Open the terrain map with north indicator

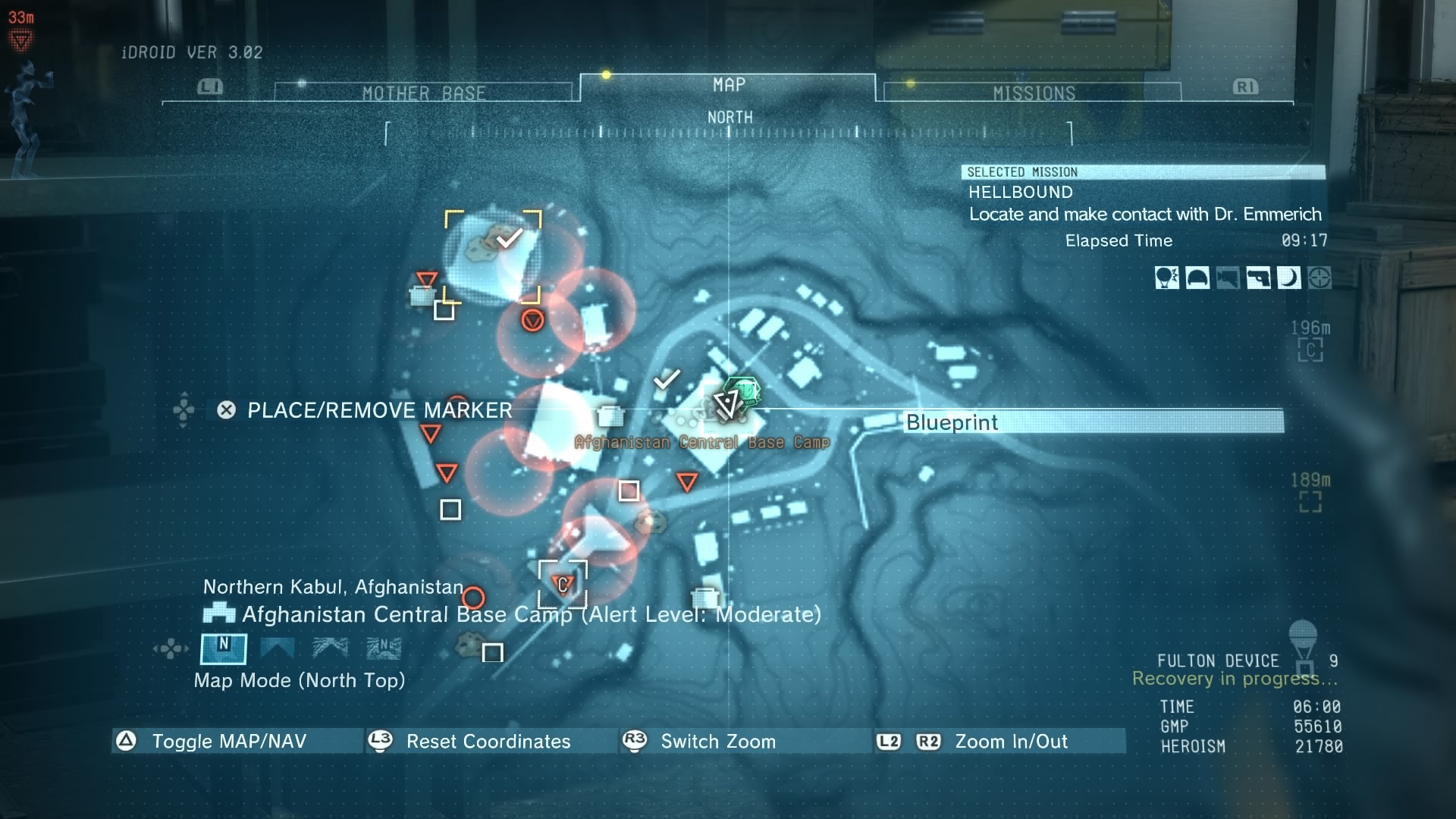pos(384,649)
